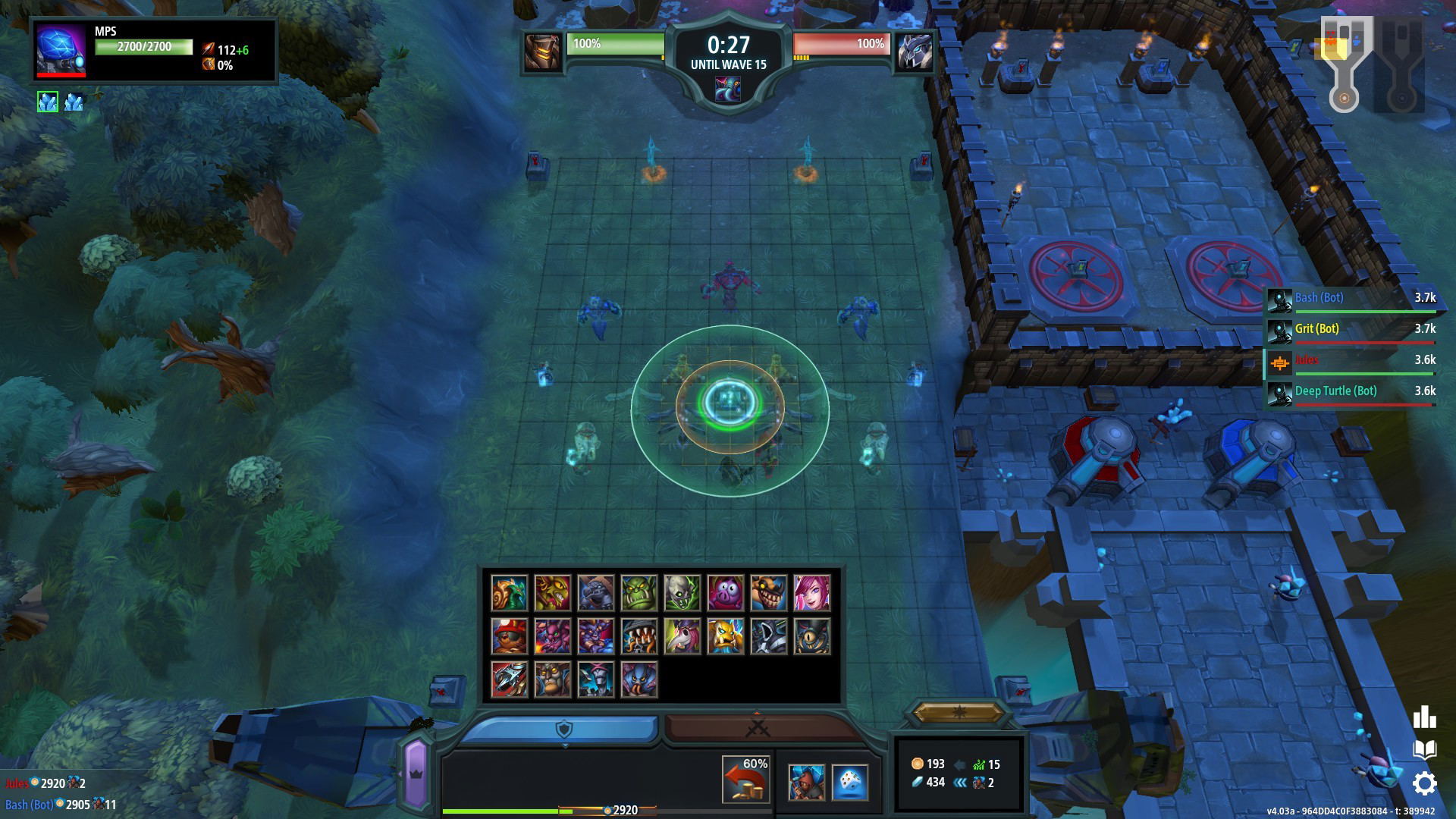The height and width of the screenshot is (819, 1456).
Task: Select the plague doctor bird-mask portrait
Action: click(x=682, y=636)
